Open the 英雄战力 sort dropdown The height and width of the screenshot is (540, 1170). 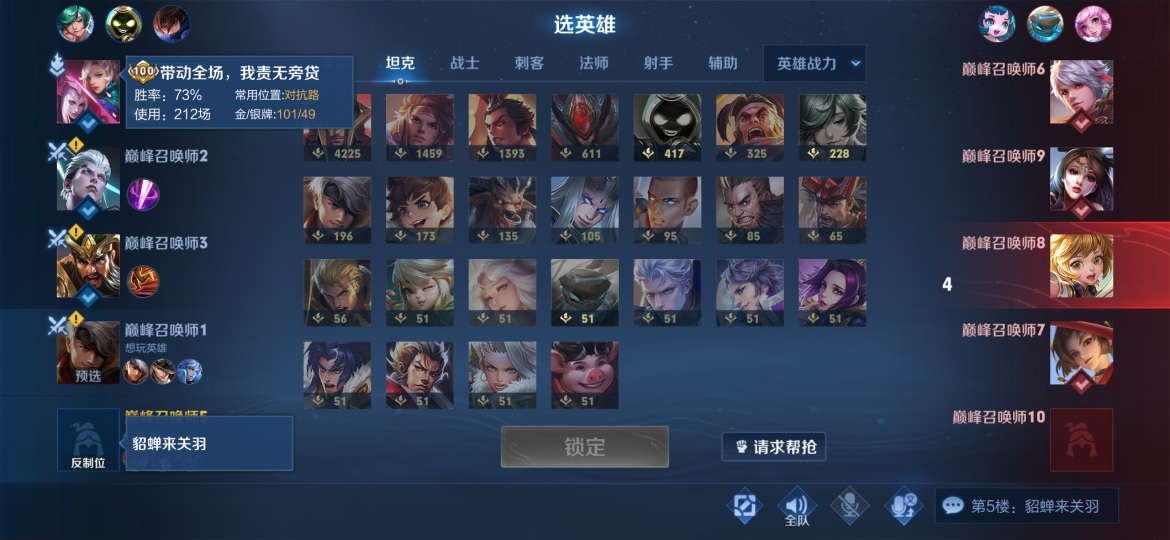point(814,63)
